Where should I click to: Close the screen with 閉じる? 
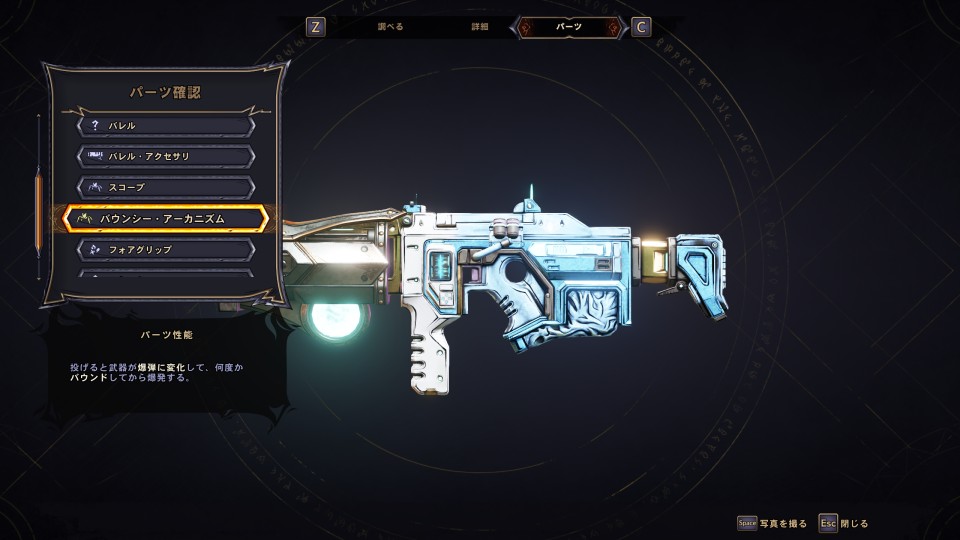coord(843,523)
